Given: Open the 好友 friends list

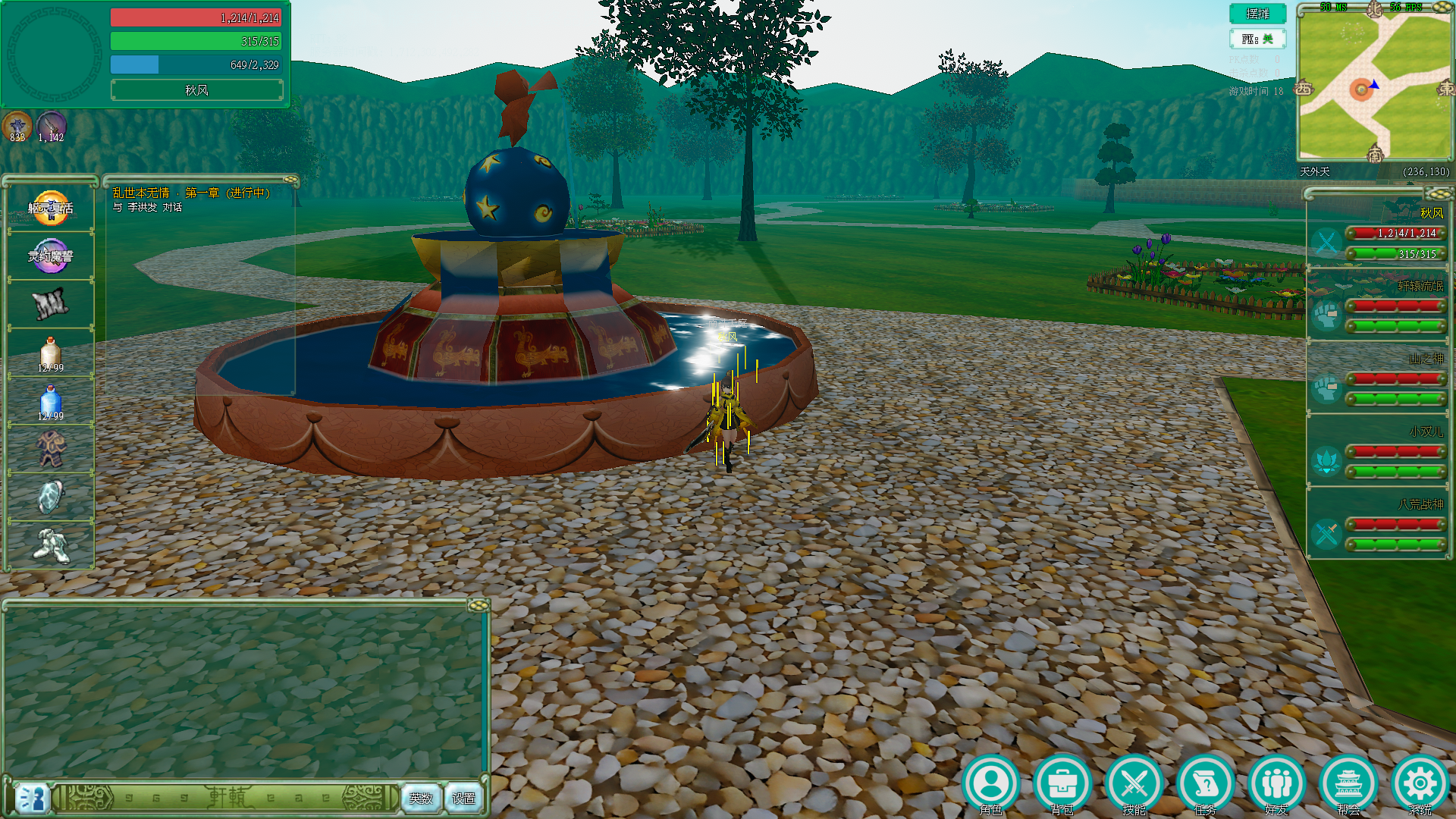Looking at the screenshot, I should click(x=1276, y=784).
